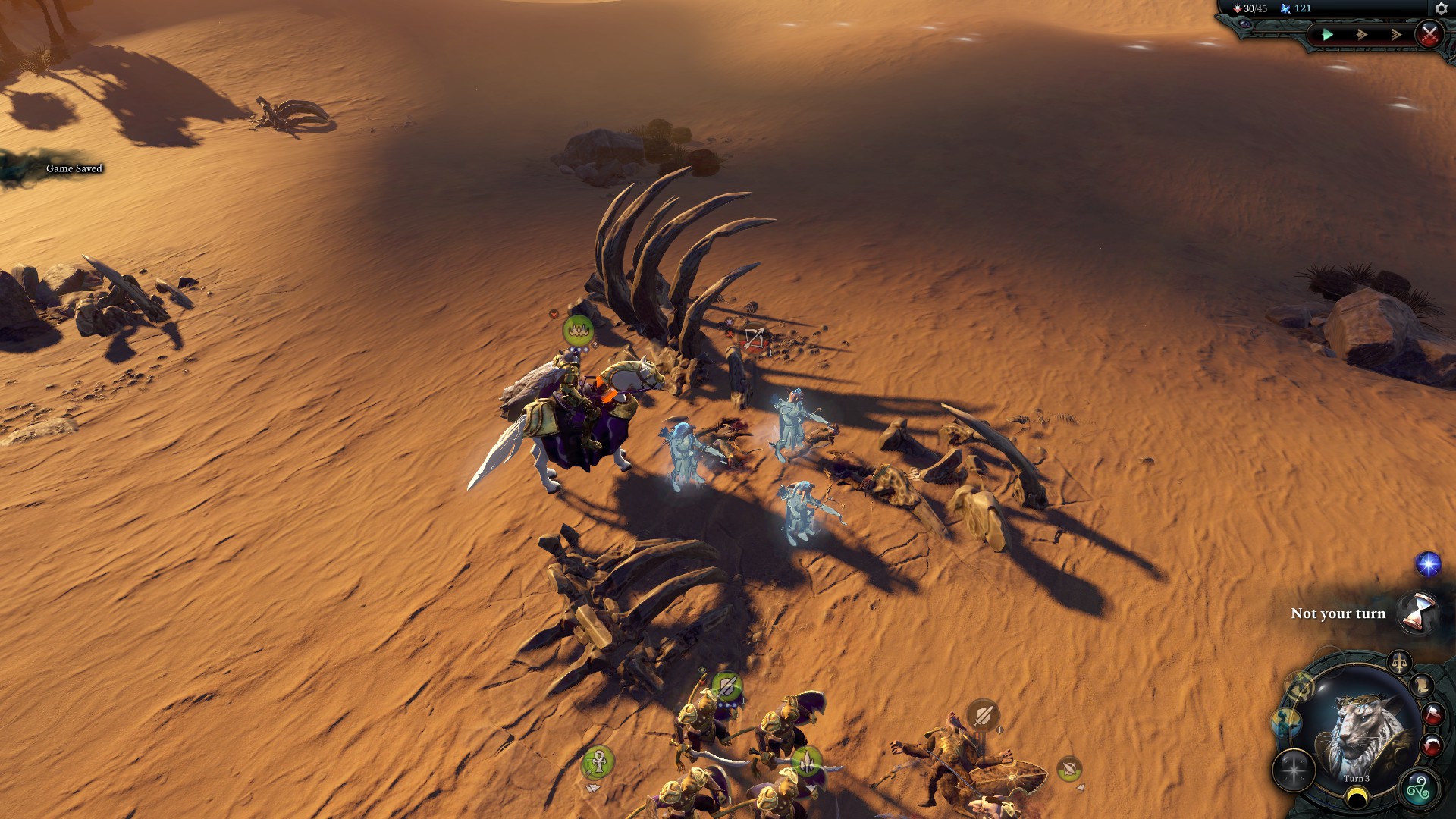Screen dimensions: 1456x819
Task: Click the yellow crescent indicator below Turn 3
Action: click(1357, 795)
